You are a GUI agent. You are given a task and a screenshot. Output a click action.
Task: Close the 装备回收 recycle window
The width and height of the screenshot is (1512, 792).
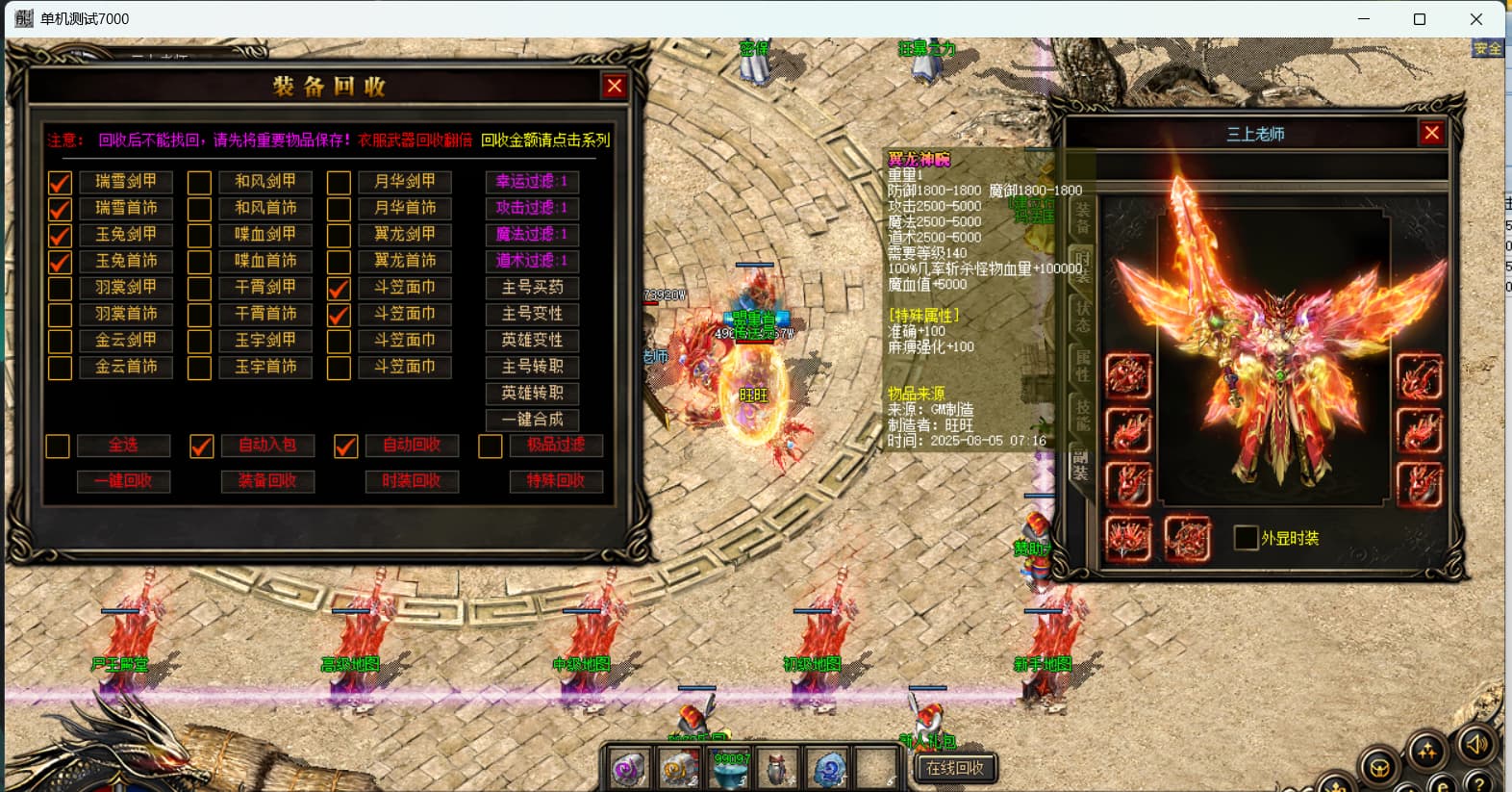point(614,87)
